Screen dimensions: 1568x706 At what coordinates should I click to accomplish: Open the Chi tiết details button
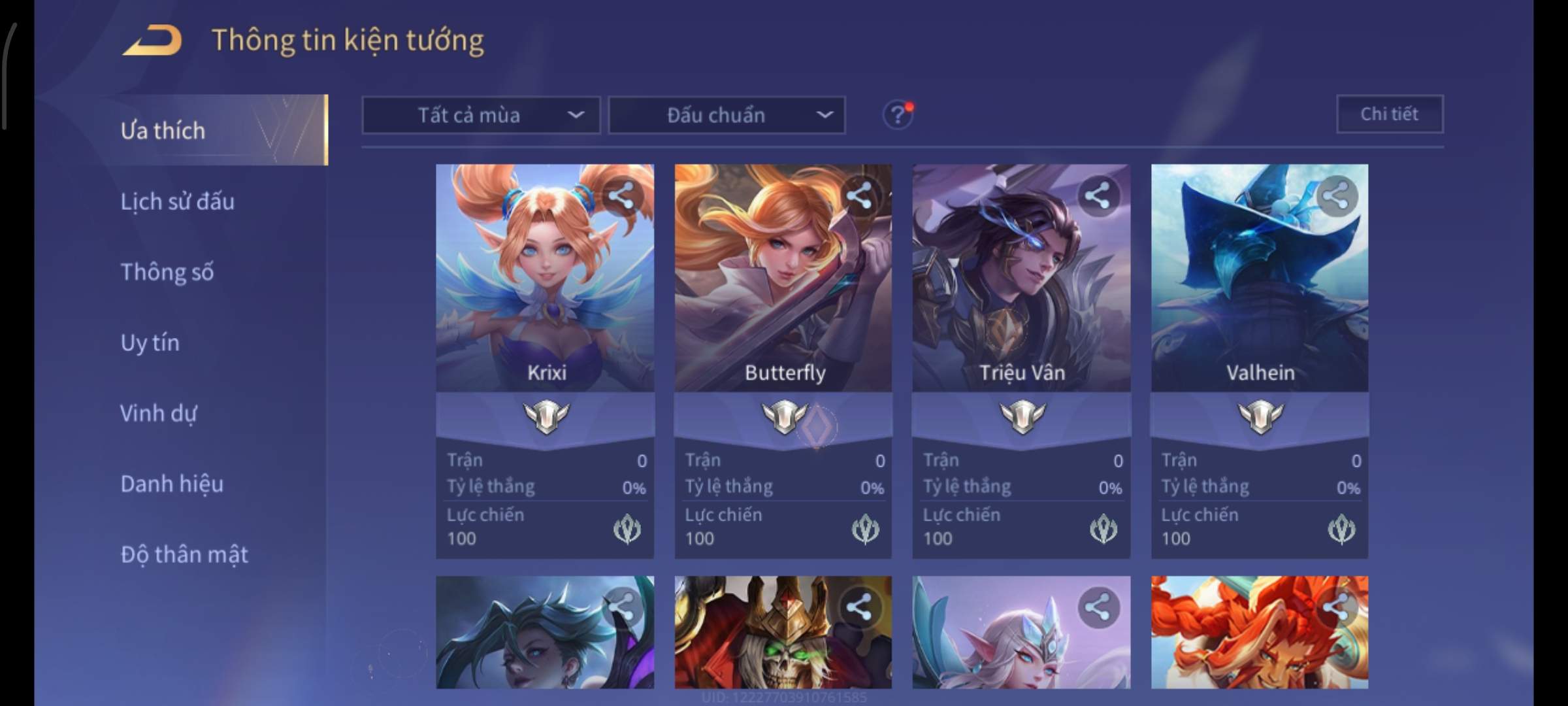pyautogui.click(x=1389, y=114)
